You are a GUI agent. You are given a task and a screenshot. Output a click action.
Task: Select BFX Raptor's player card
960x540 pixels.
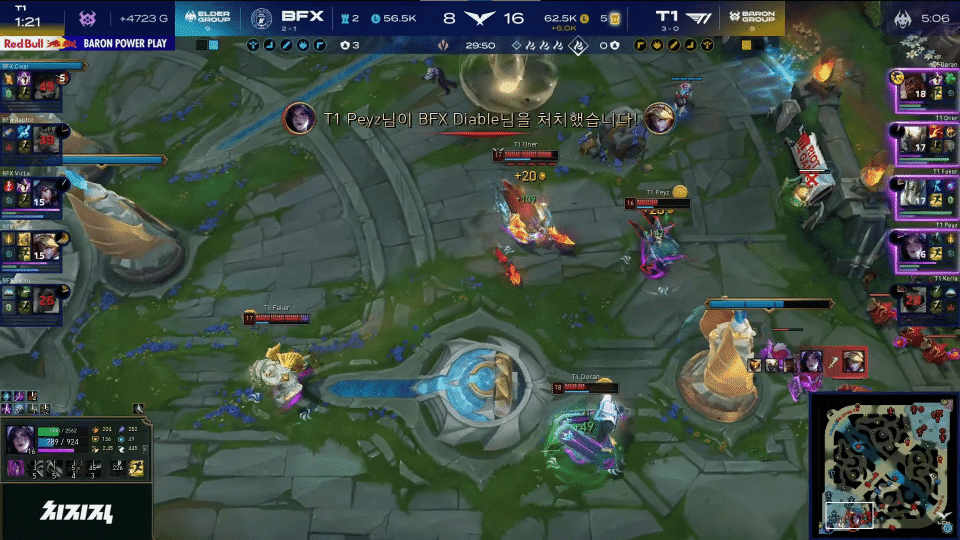tap(32, 138)
